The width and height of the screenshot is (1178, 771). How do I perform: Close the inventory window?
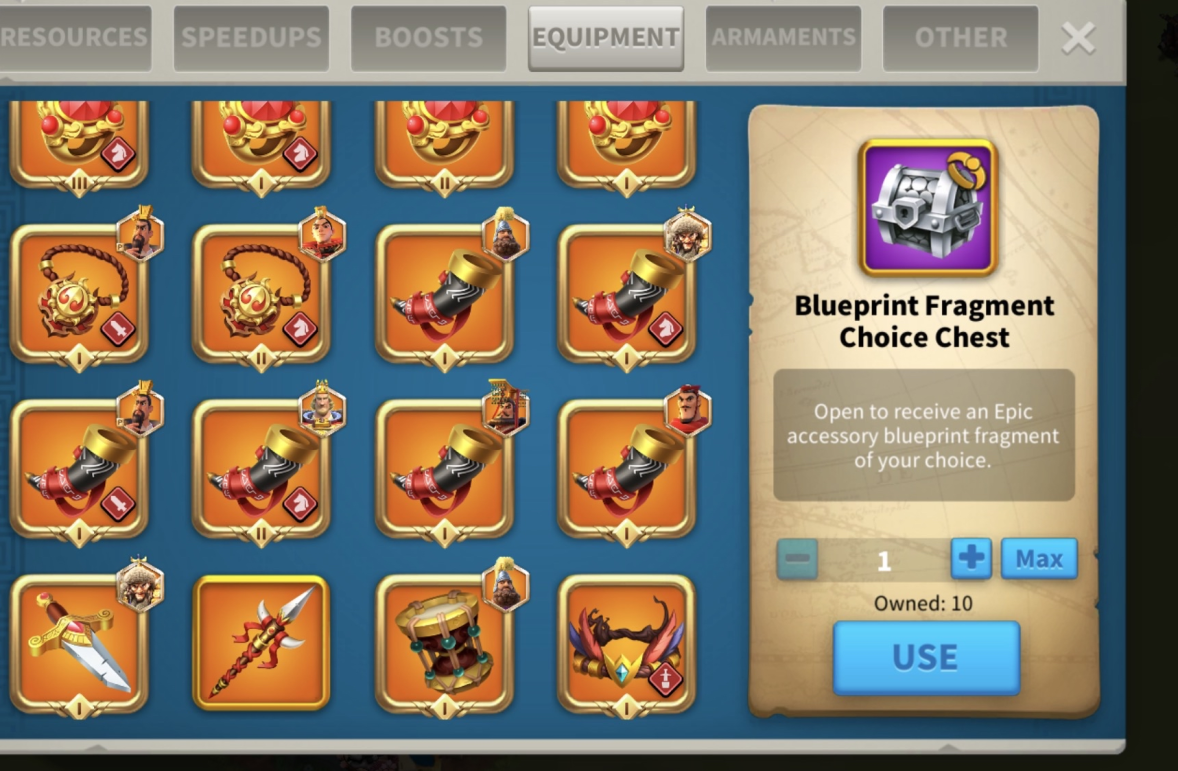1078,38
